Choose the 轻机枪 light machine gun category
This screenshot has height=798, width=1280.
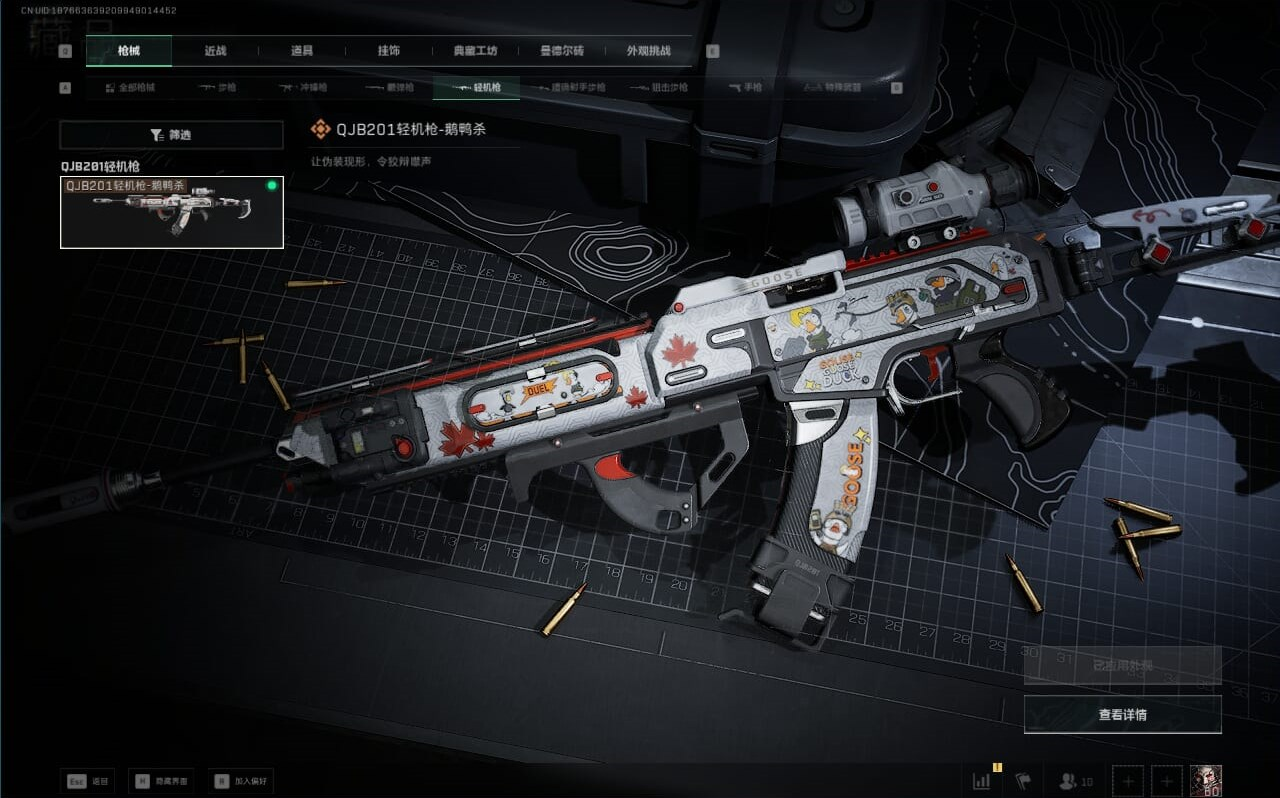pyautogui.click(x=476, y=88)
